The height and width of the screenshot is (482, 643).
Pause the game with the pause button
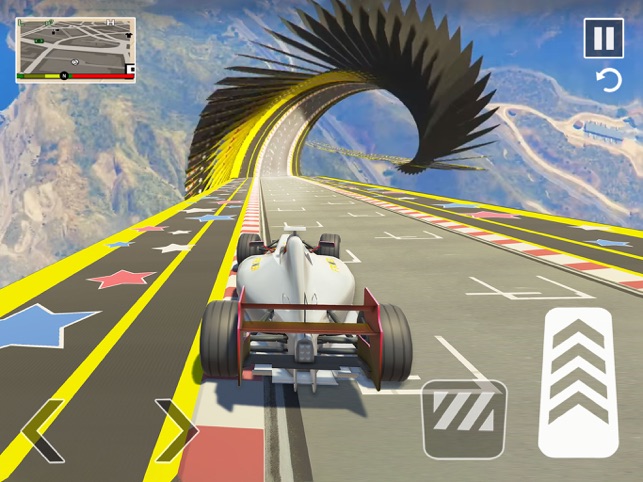click(x=603, y=39)
